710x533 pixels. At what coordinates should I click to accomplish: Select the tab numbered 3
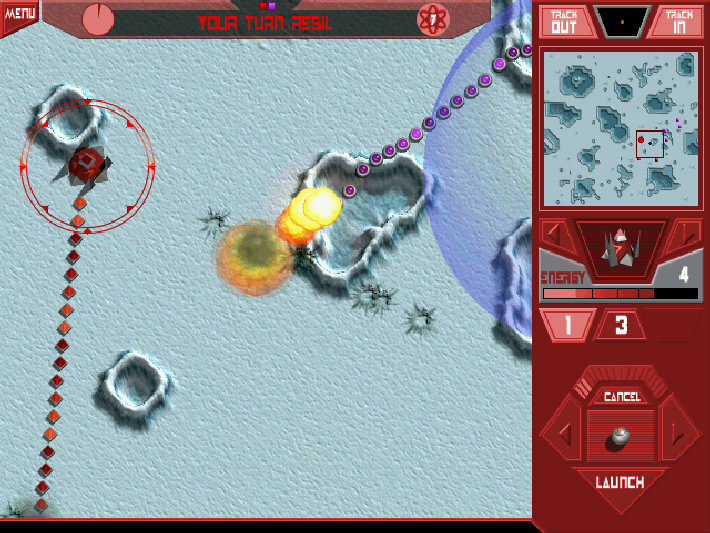pos(620,325)
